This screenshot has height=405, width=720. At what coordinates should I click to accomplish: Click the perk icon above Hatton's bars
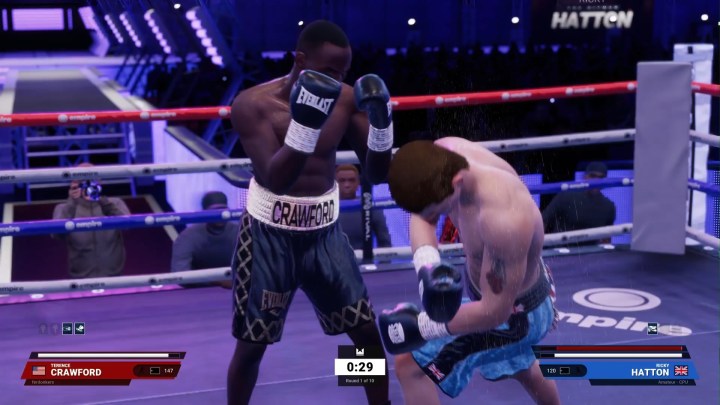652,328
